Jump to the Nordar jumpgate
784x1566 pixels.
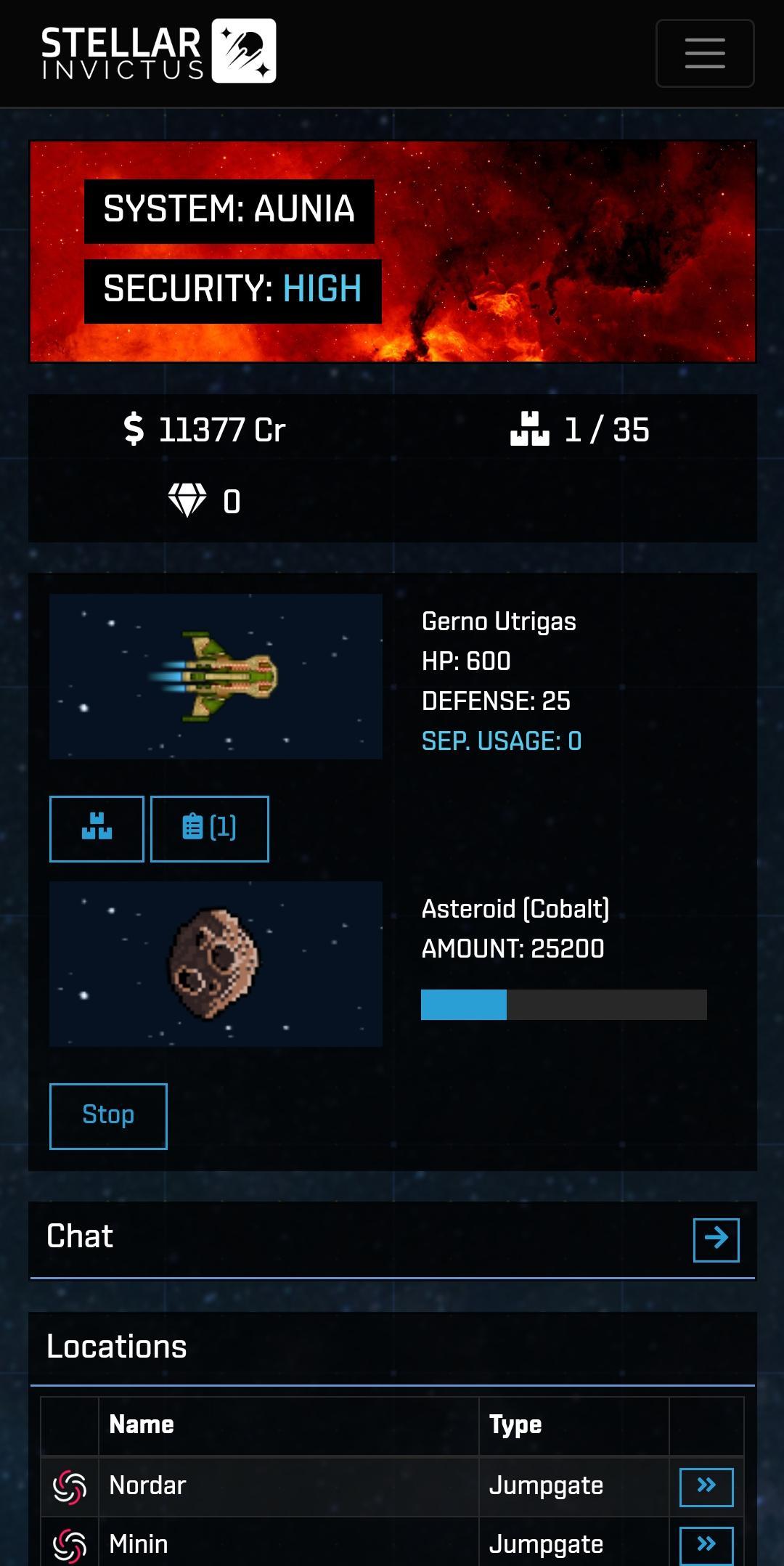coord(706,1486)
